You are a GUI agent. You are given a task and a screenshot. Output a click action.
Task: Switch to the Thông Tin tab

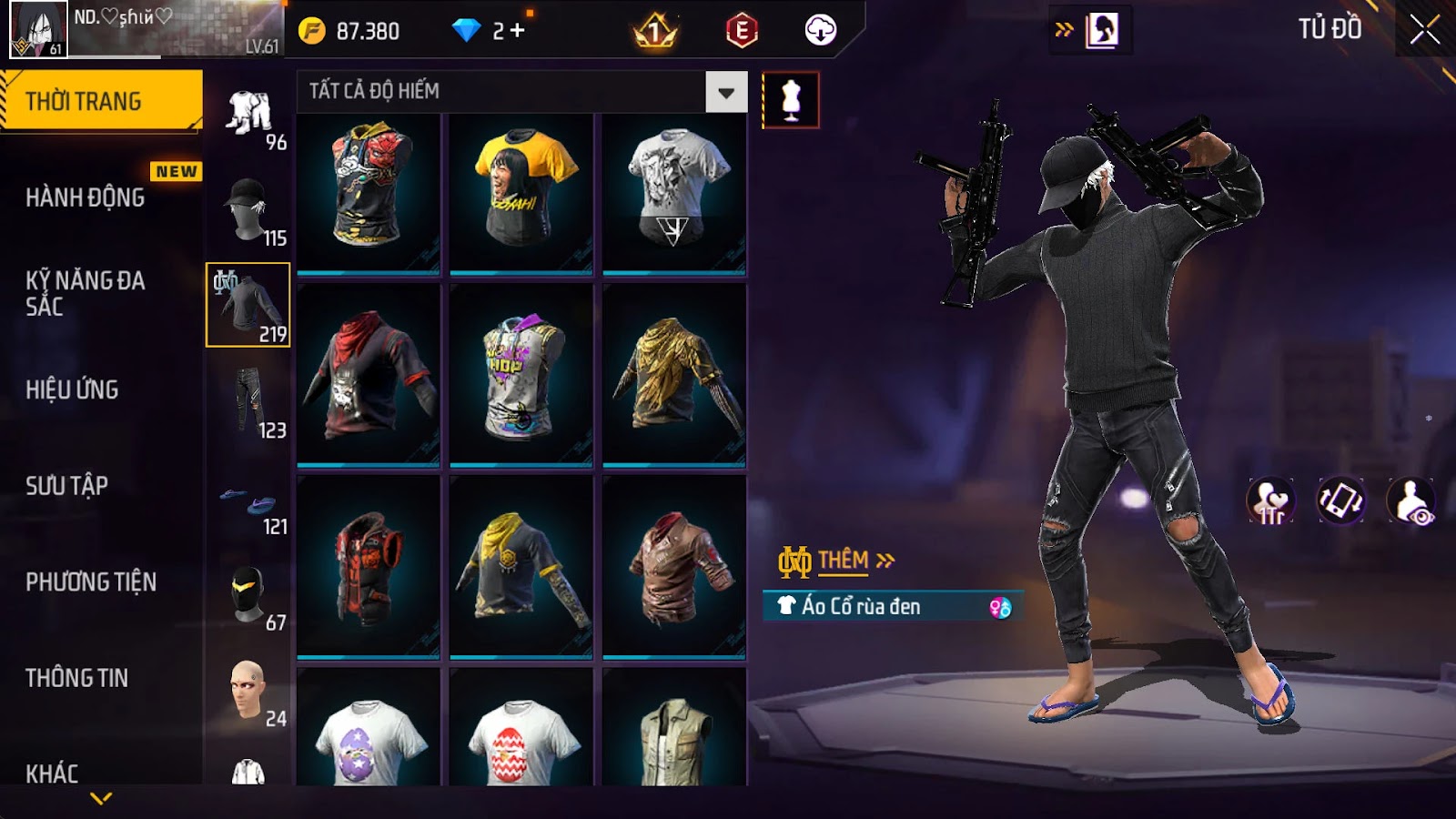pyautogui.click(x=77, y=678)
